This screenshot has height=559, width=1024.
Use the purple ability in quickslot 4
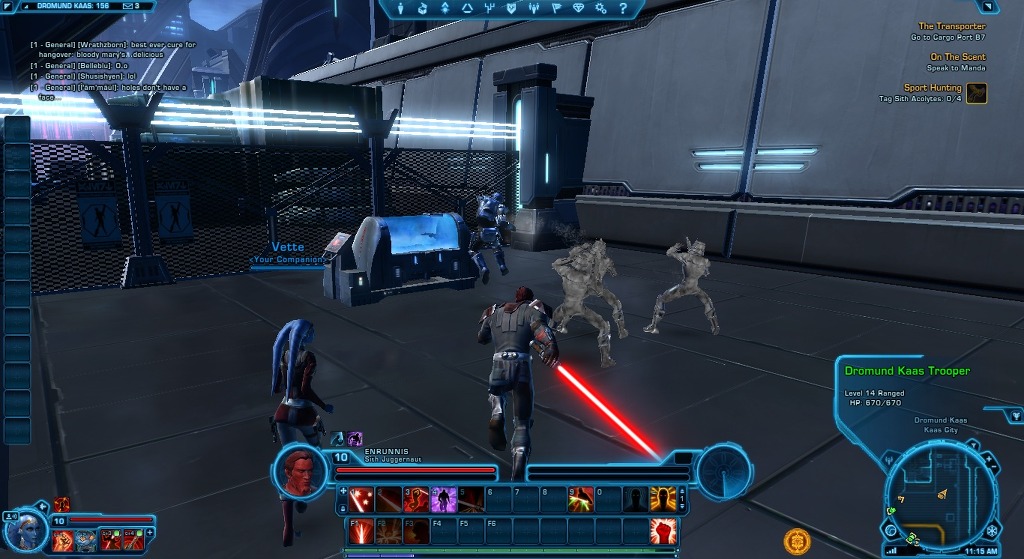tap(443, 499)
